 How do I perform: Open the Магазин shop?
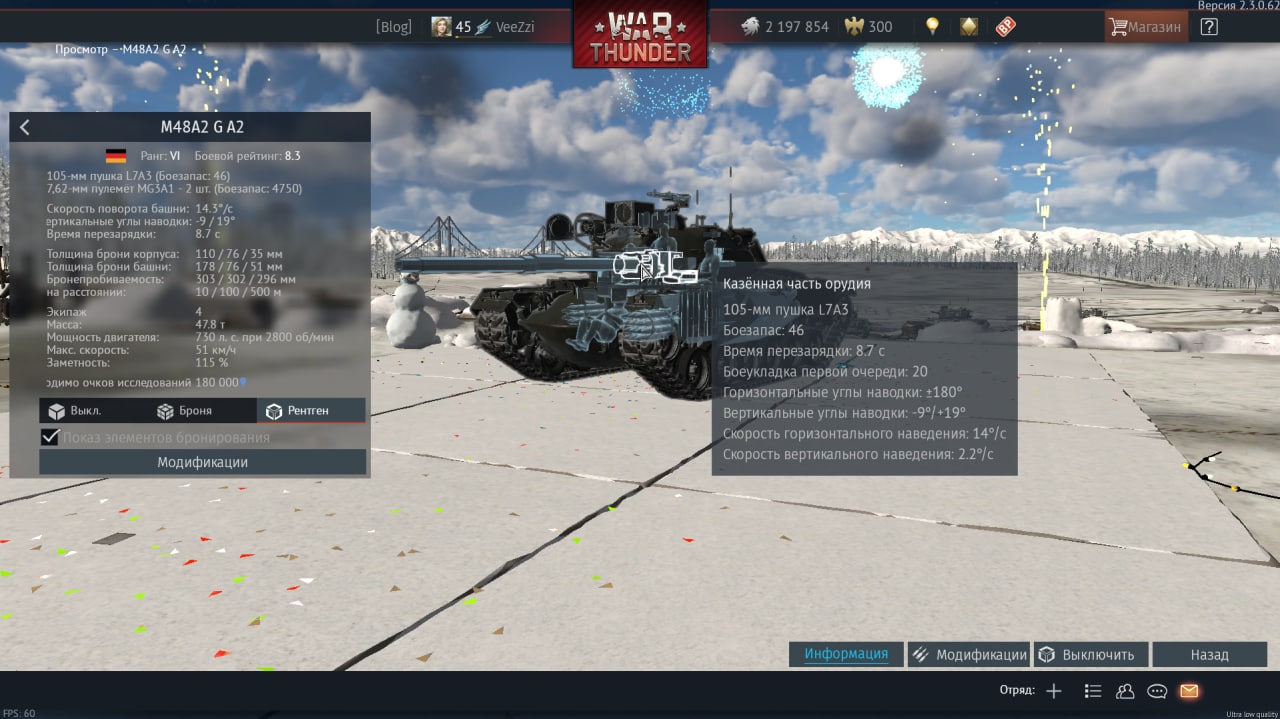click(1146, 27)
